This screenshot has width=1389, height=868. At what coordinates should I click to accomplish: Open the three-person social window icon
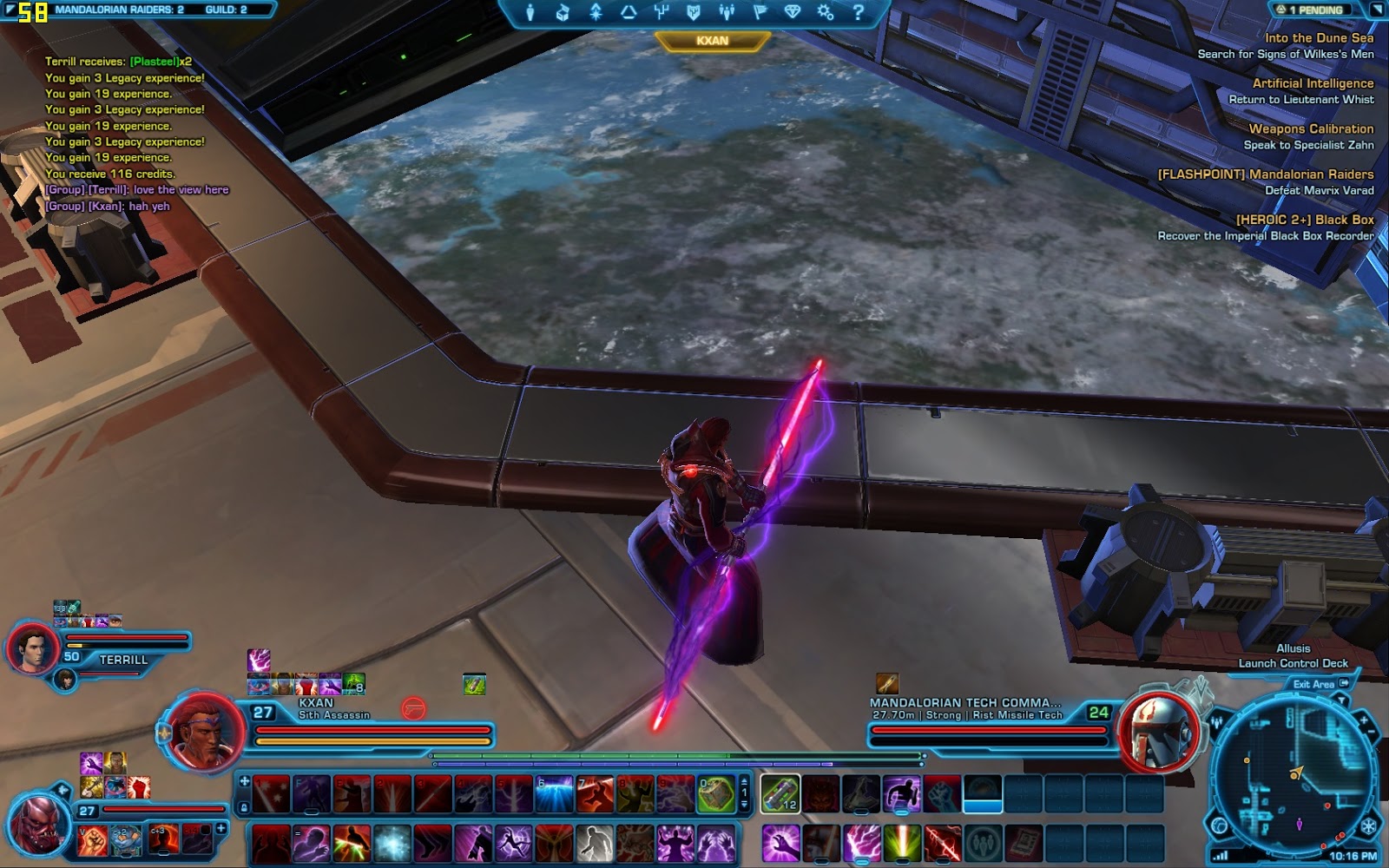pyautogui.click(x=726, y=13)
